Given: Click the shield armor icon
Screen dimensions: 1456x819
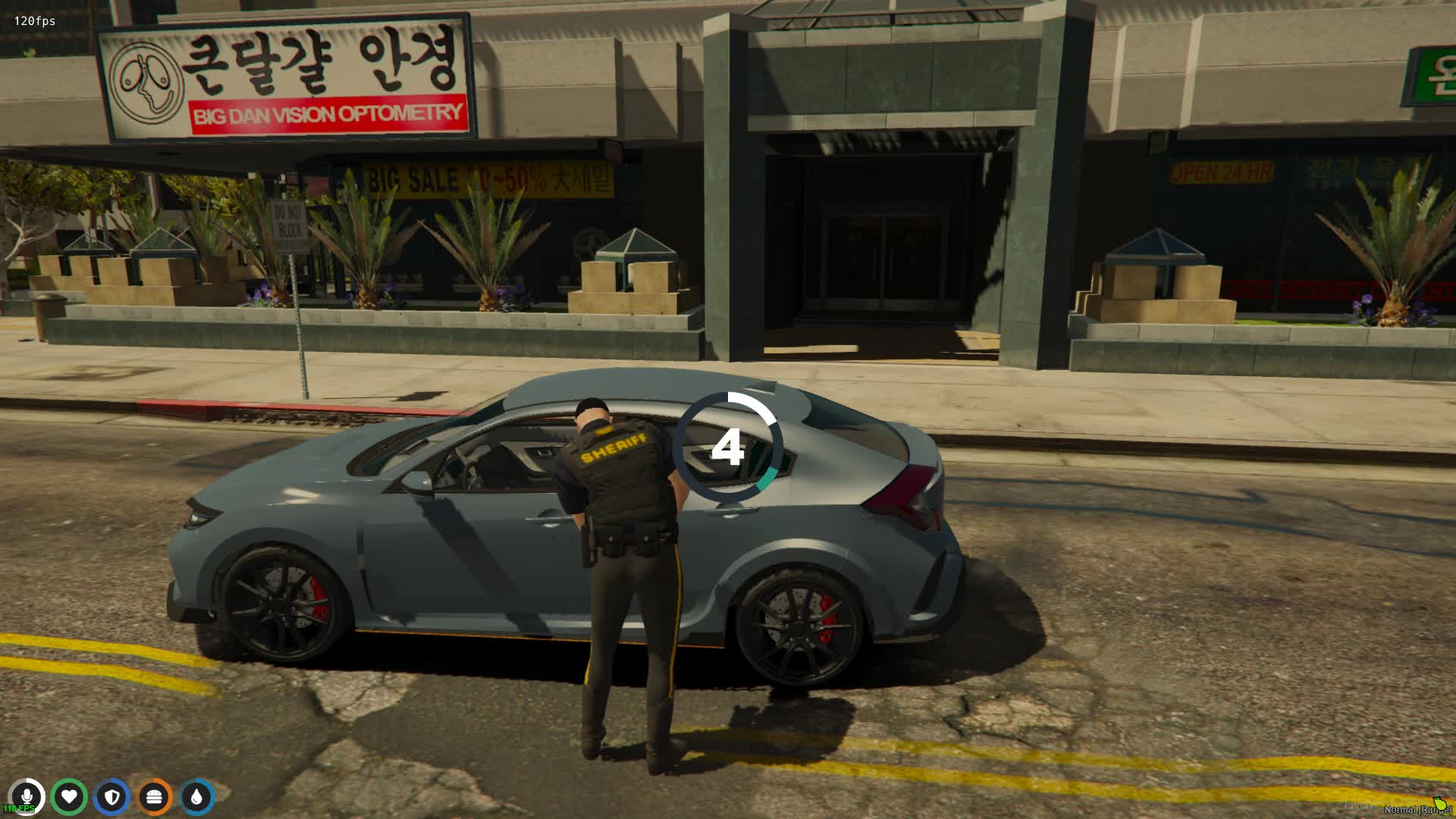Looking at the screenshot, I should pyautogui.click(x=112, y=797).
